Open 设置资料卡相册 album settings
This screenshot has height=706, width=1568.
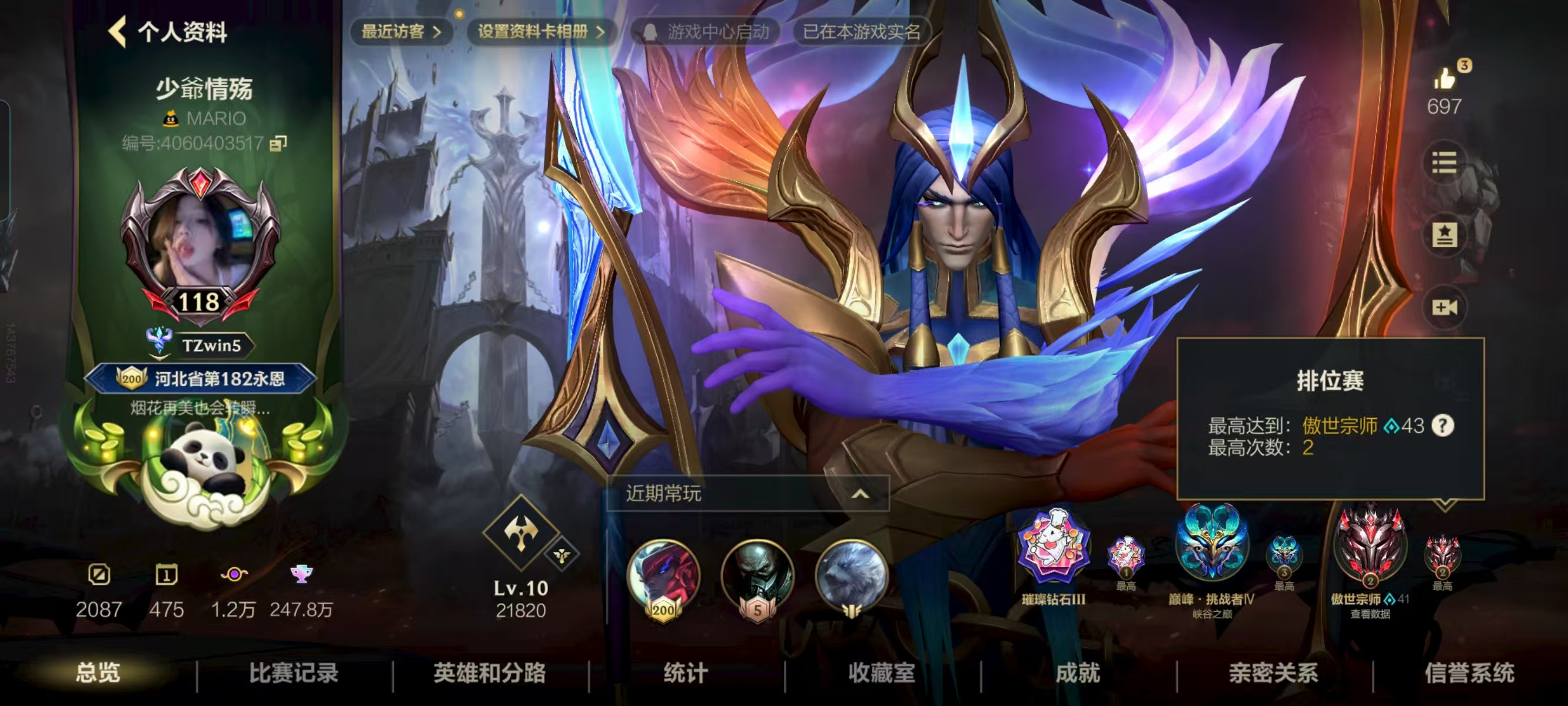point(540,32)
